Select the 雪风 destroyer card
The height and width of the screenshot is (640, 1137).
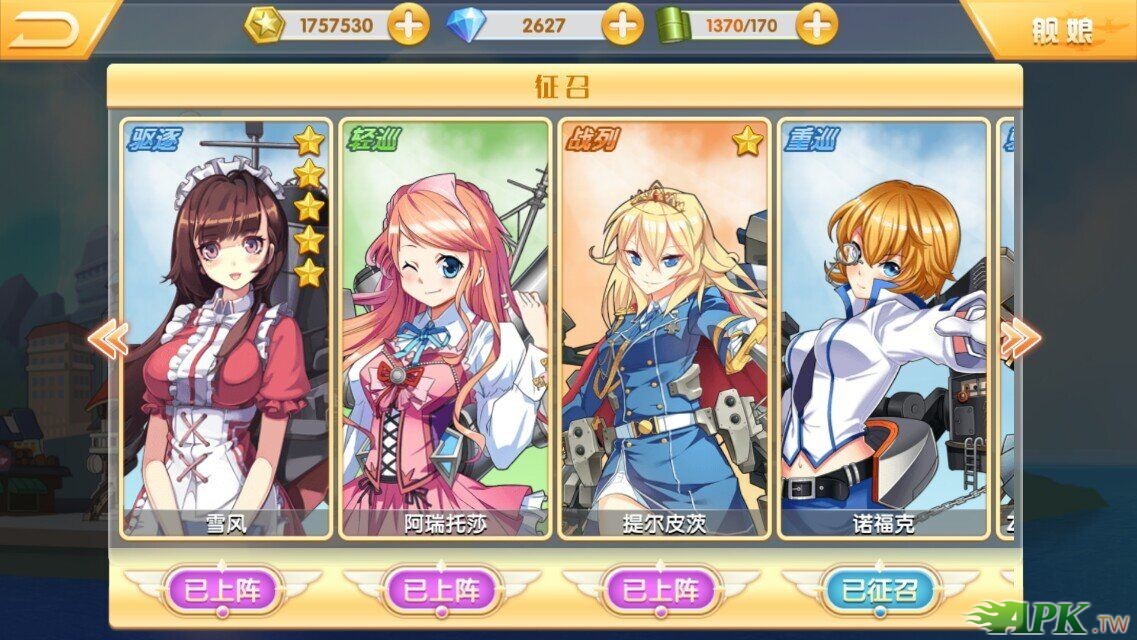[x=225, y=330]
